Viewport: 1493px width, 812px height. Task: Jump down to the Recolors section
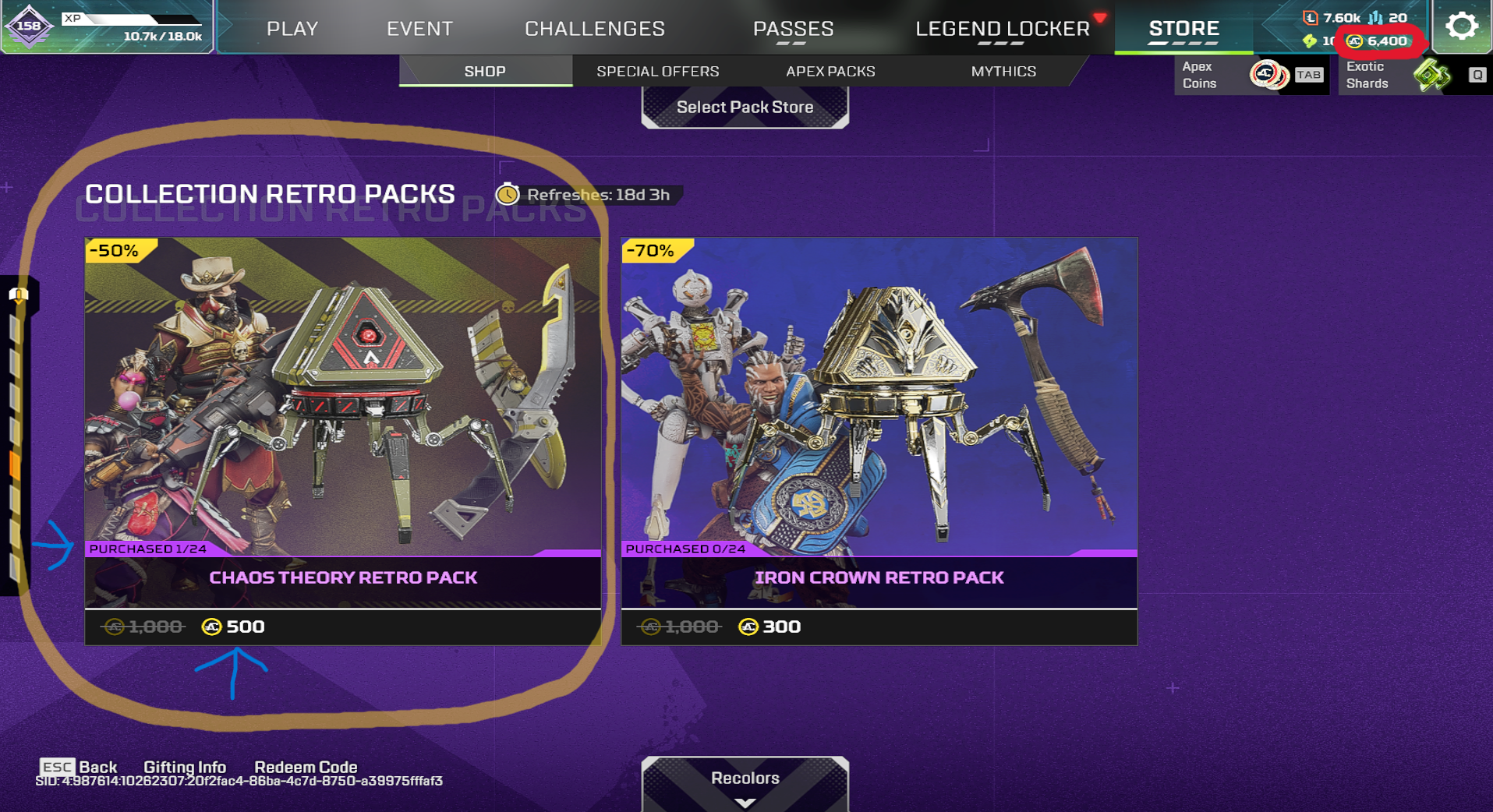point(745,782)
